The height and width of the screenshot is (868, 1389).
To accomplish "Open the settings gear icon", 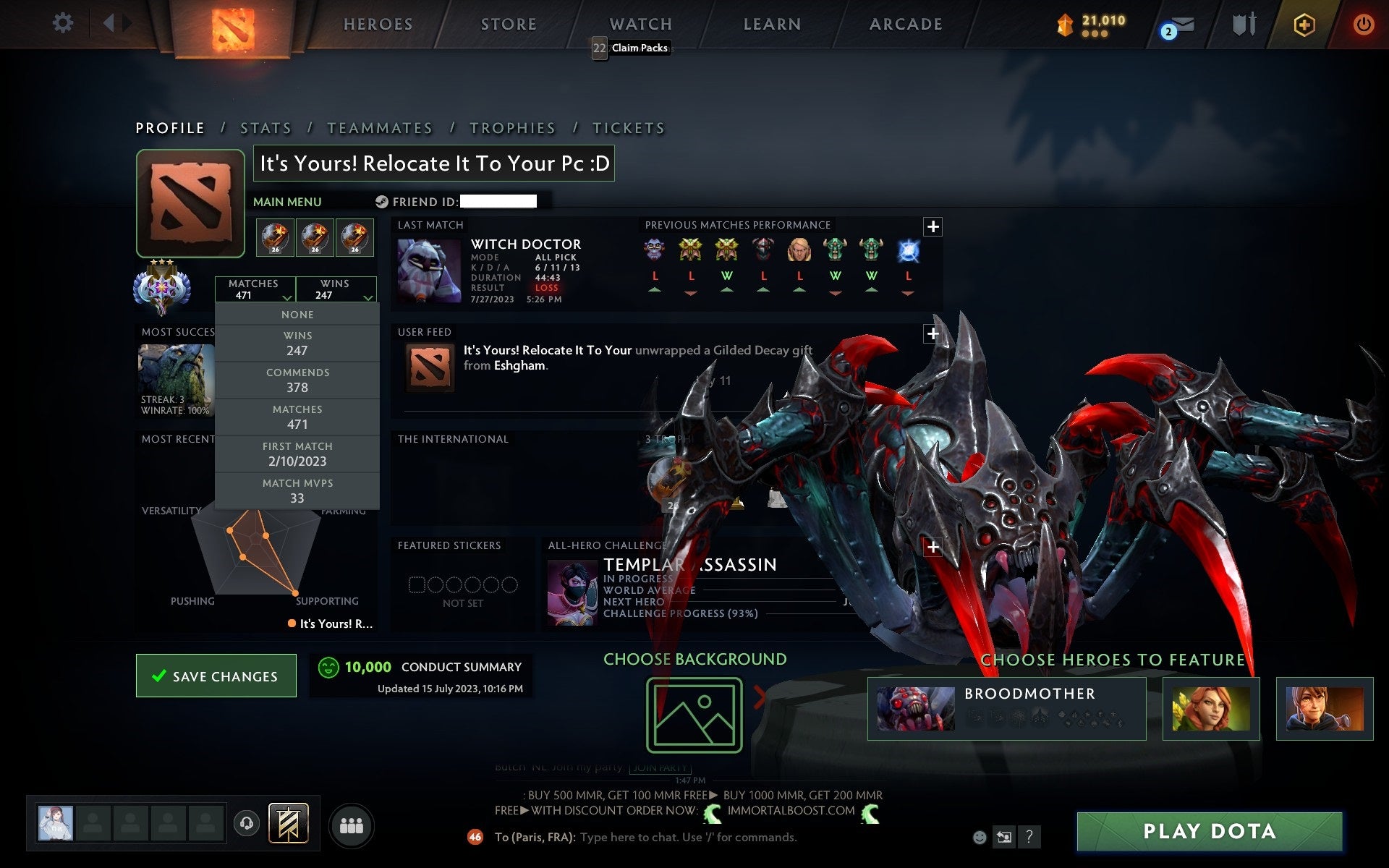I will 64,23.
